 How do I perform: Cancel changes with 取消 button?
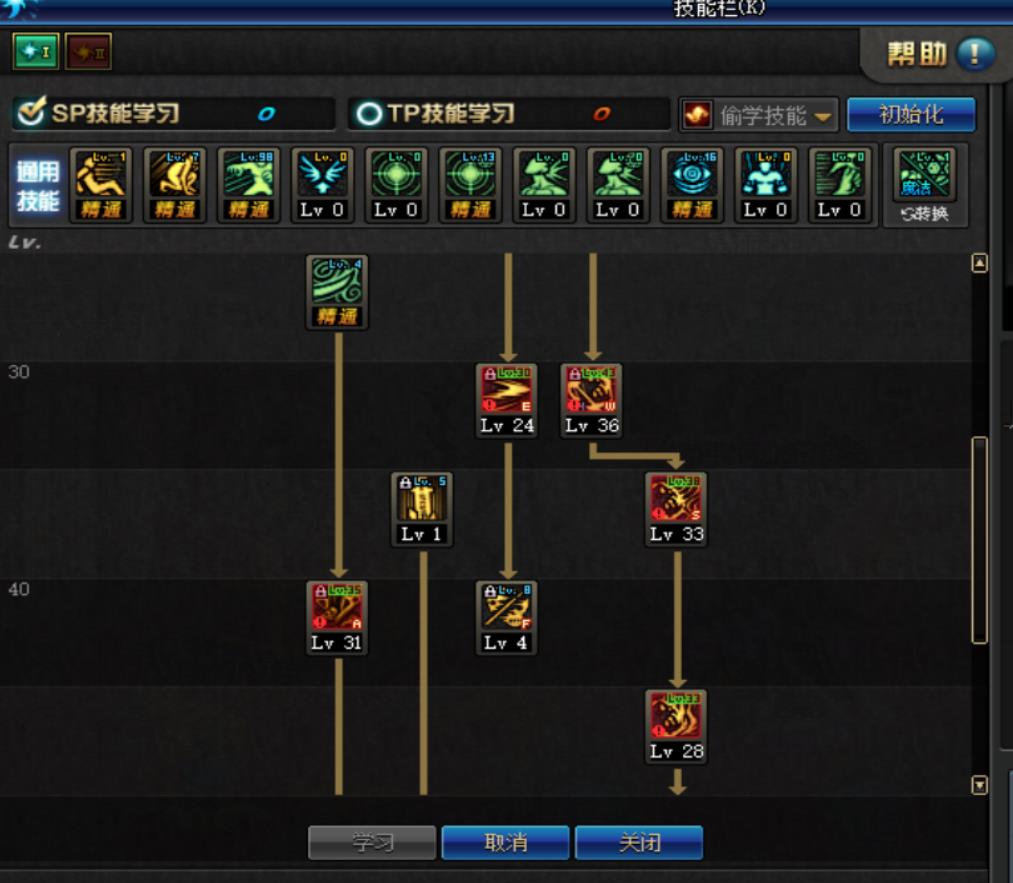[505, 843]
